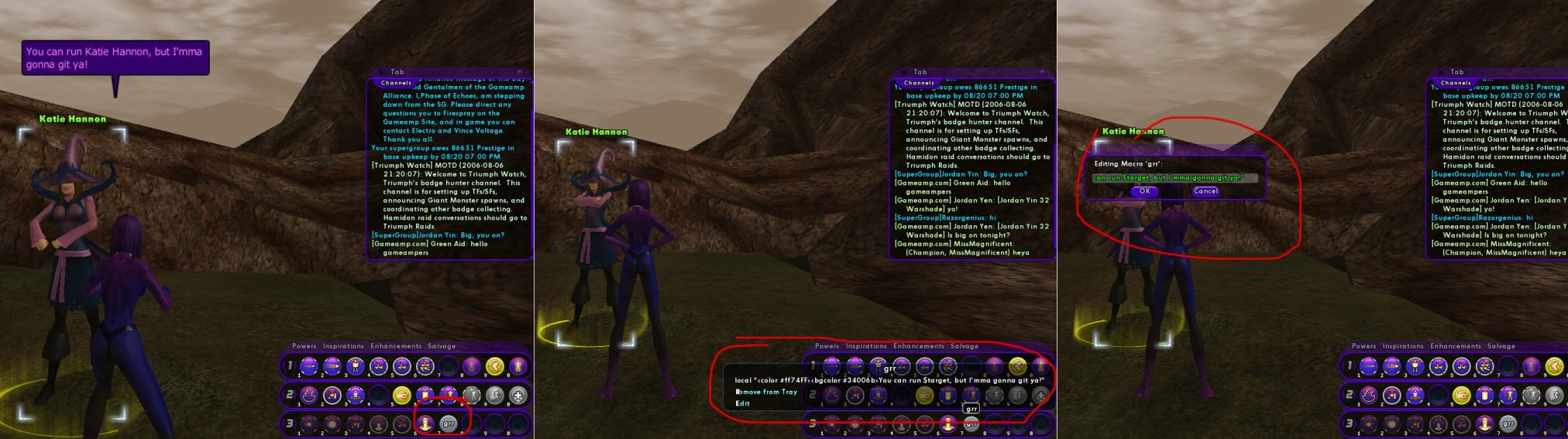Viewport: 1568px width, 439px height.
Task: Activate the red-circled grr macro button
Action: pos(449,424)
